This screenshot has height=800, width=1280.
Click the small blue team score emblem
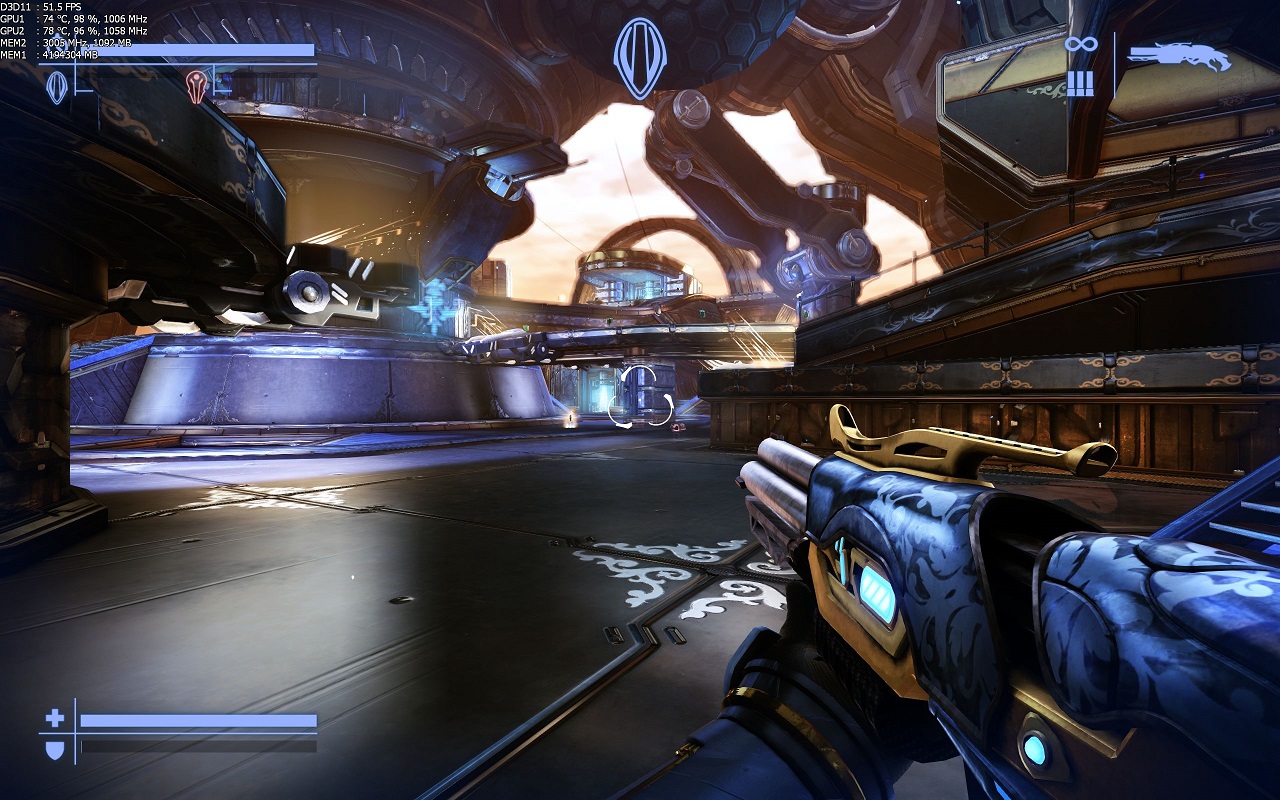(x=58, y=87)
